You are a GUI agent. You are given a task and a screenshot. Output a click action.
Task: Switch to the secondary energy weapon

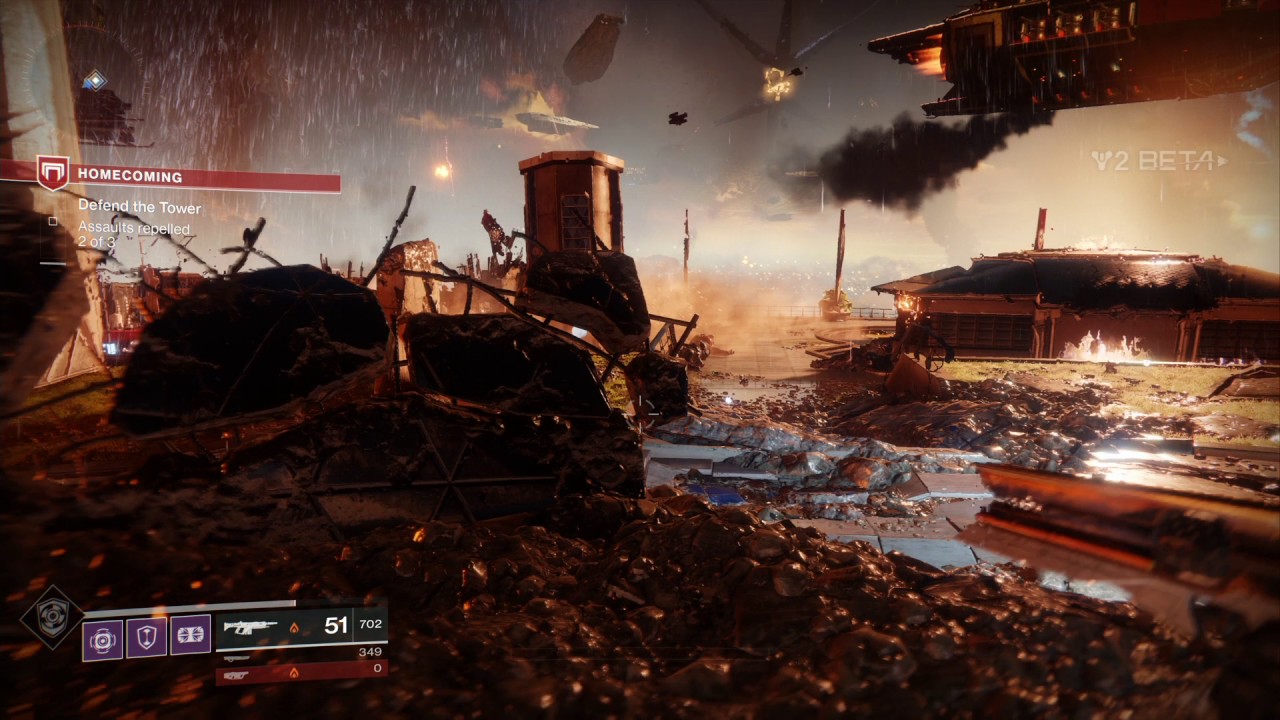click(236, 657)
